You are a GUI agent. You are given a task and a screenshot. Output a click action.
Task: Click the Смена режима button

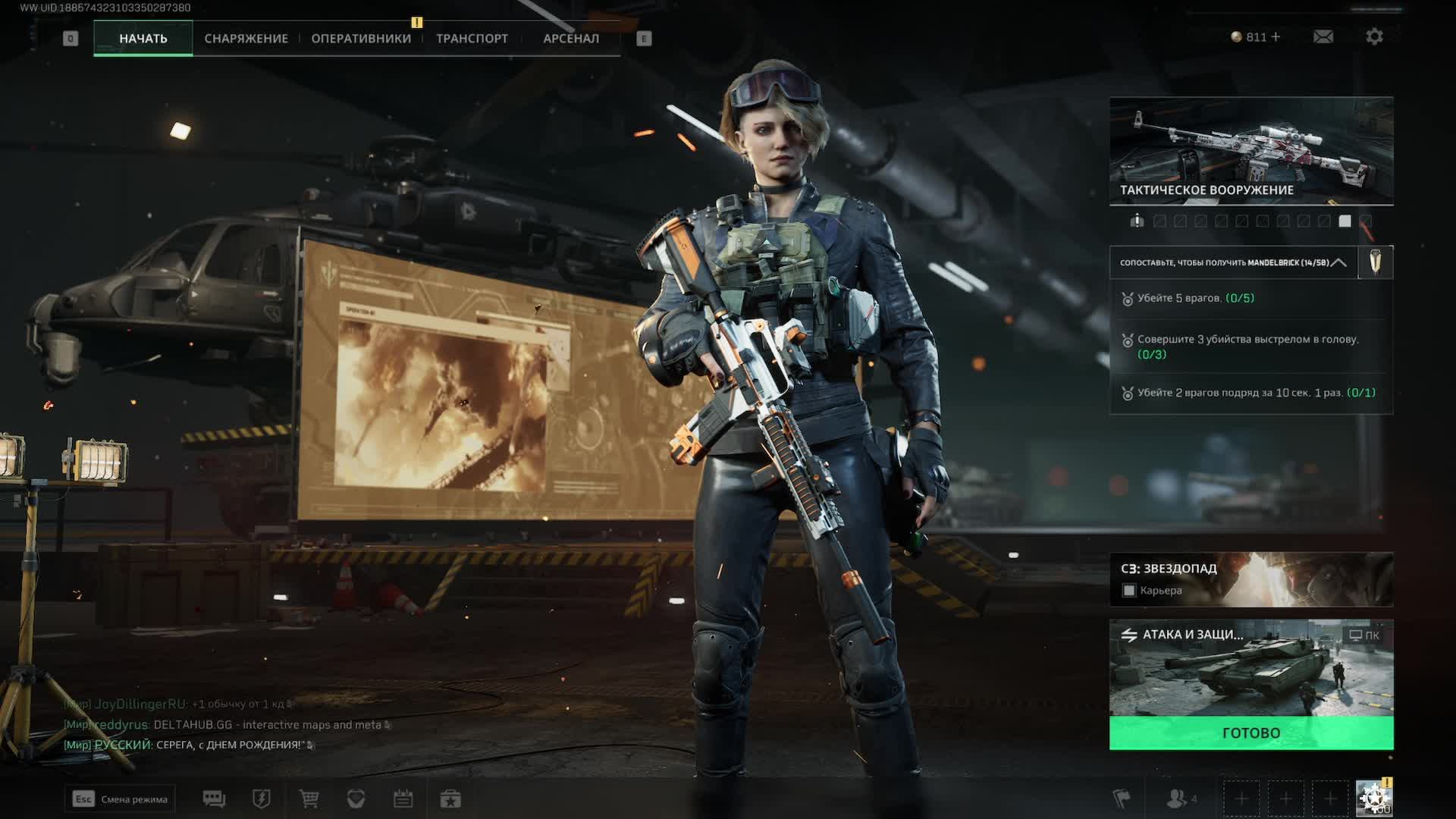(120, 799)
